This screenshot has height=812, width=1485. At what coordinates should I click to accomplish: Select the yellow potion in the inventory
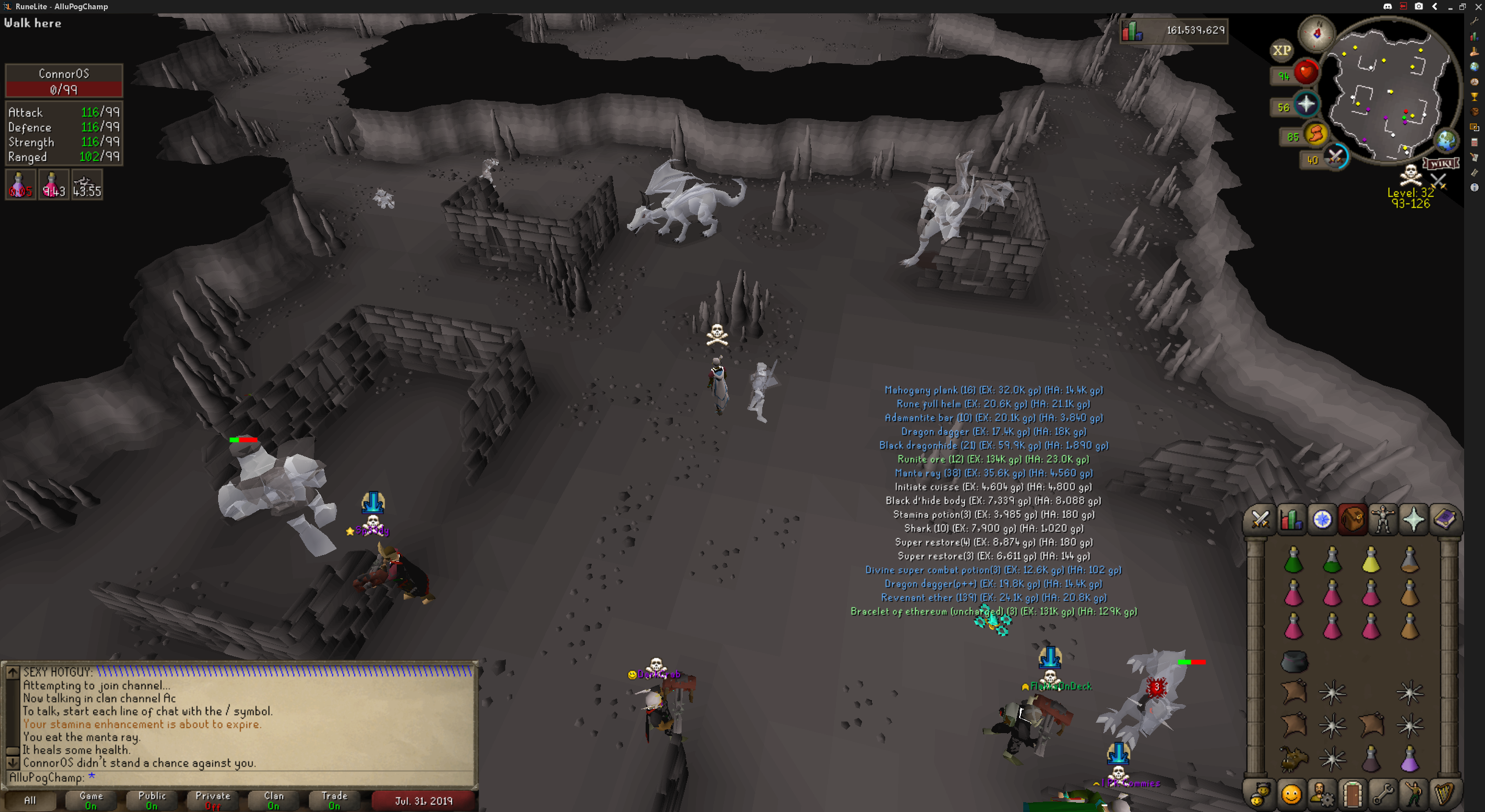(x=1371, y=560)
